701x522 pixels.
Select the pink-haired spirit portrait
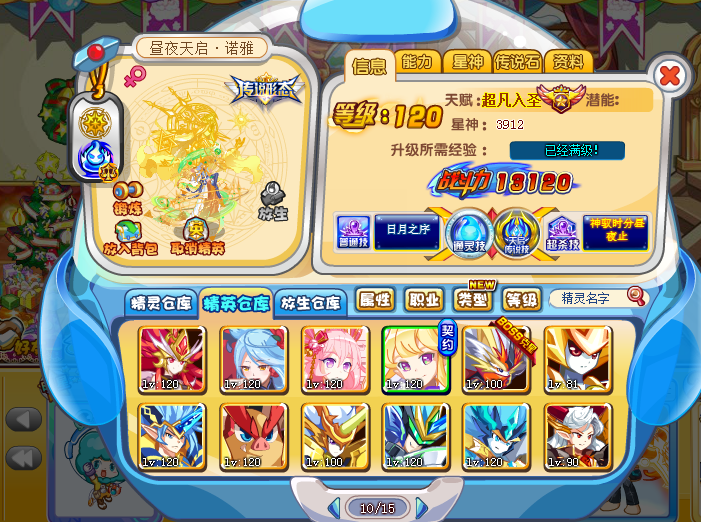pyautogui.click(x=335, y=357)
